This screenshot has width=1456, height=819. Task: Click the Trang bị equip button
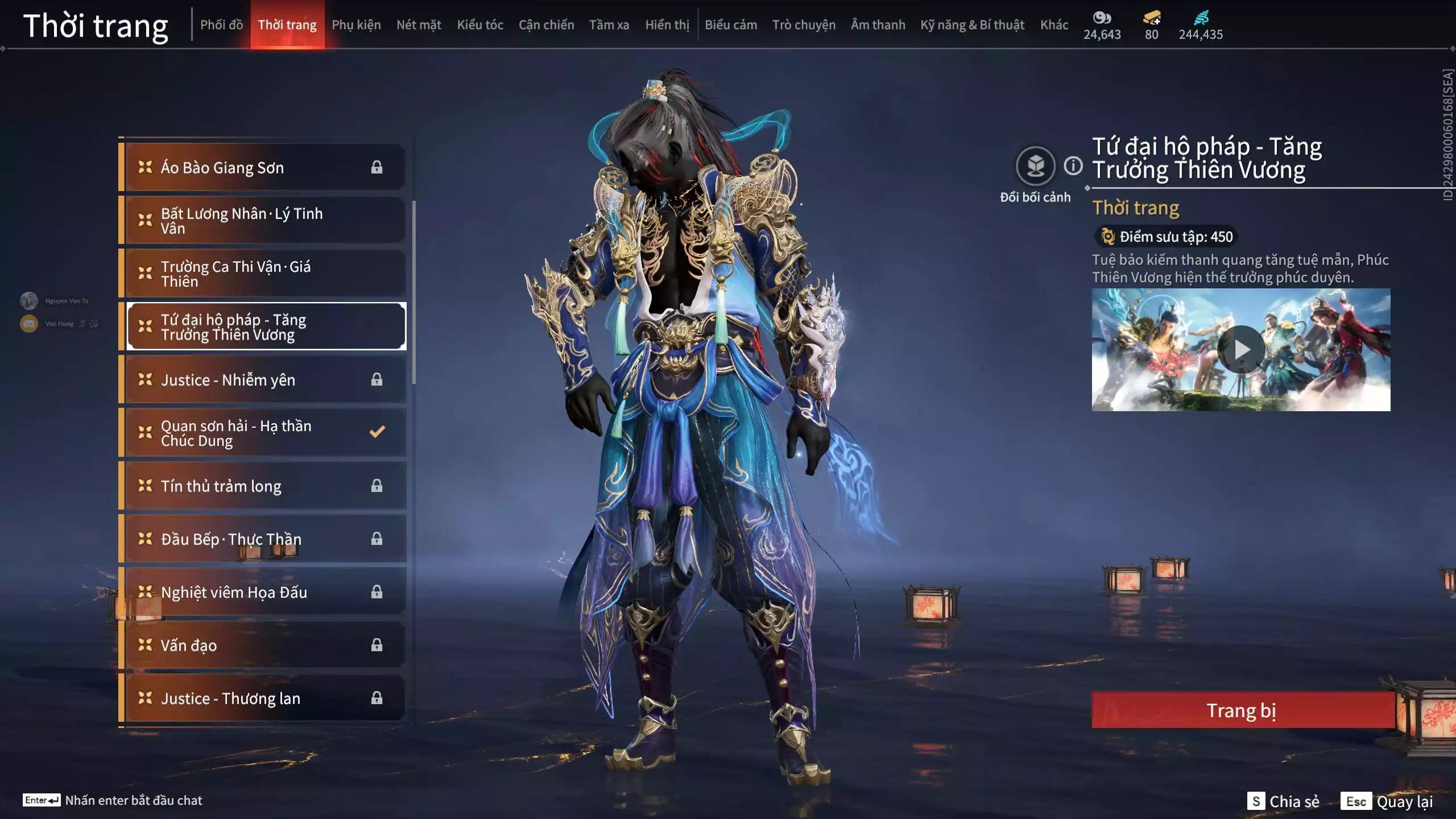pyautogui.click(x=1242, y=710)
